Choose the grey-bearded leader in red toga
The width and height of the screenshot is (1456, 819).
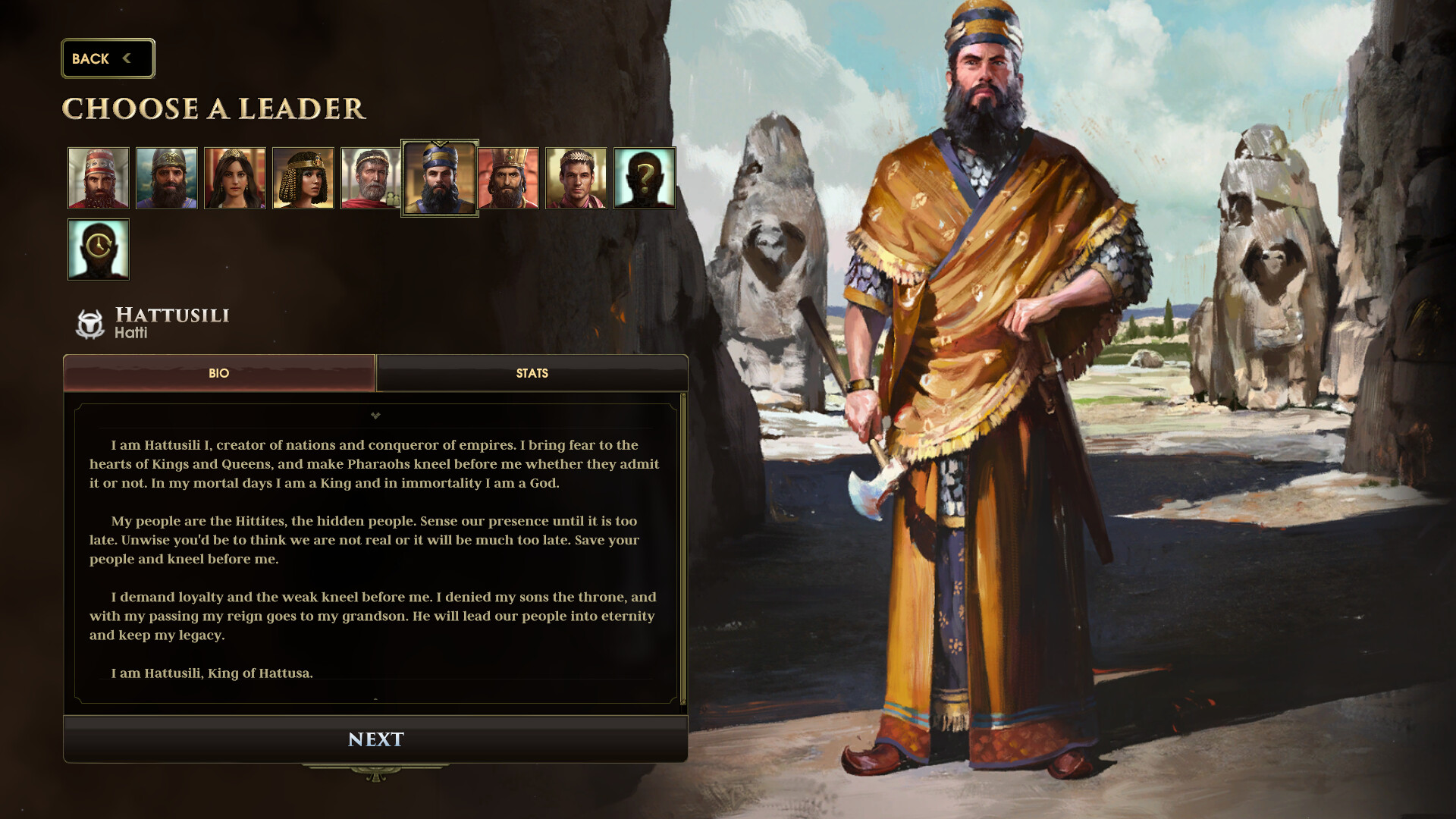371,178
